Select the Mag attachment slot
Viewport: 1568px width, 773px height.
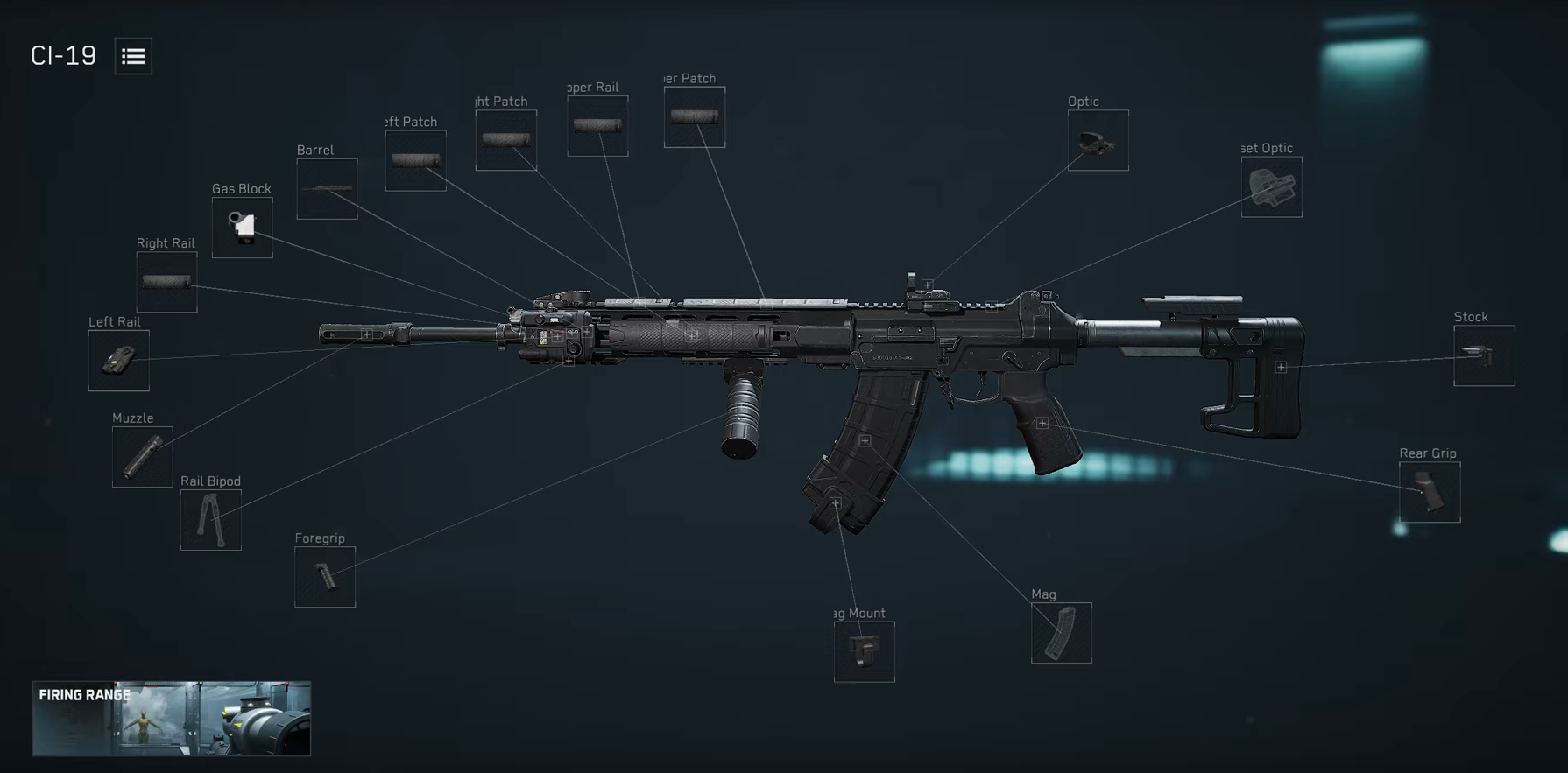point(1061,633)
